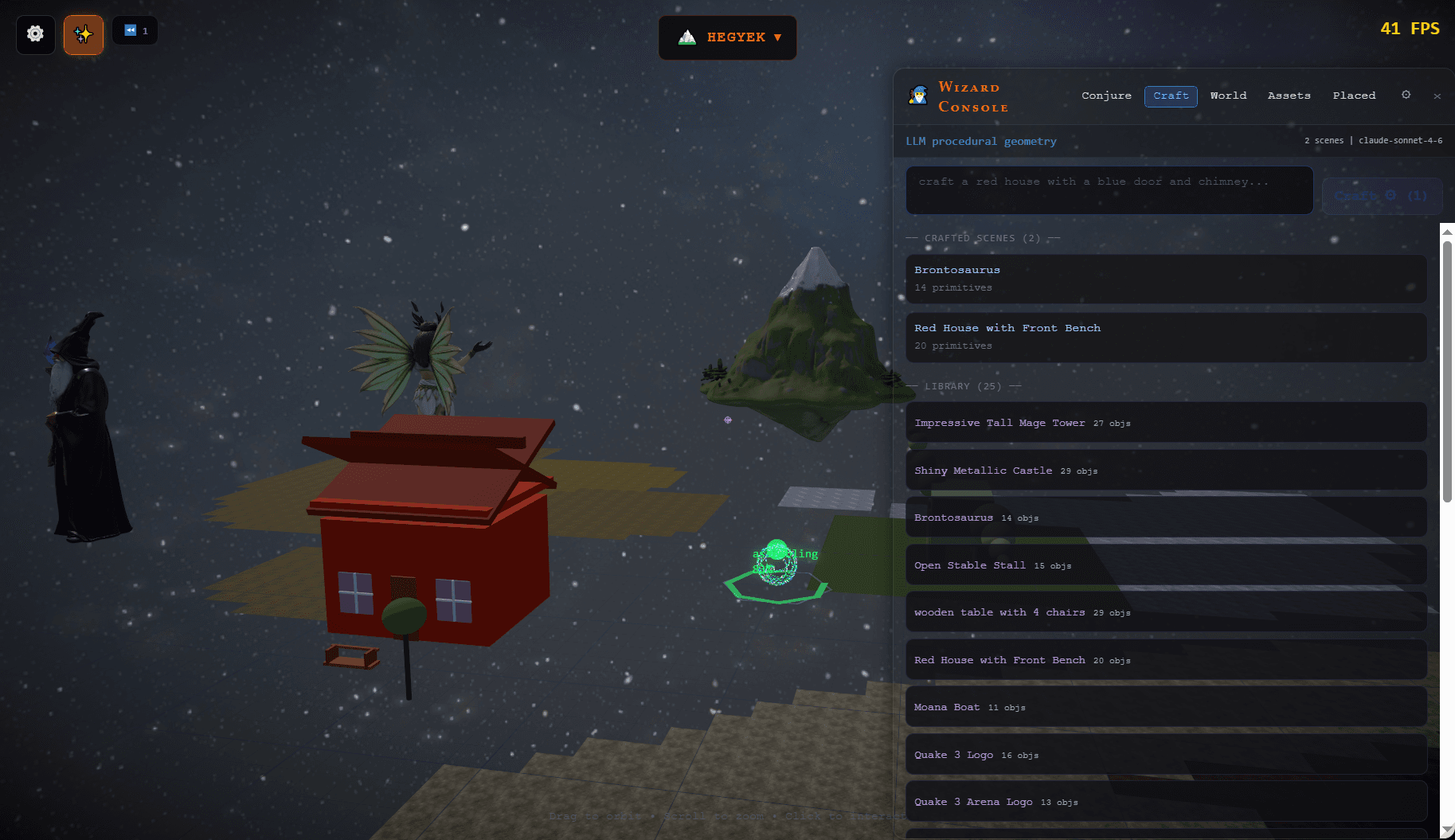Open the gear settings button
The height and width of the screenshot is (840, 1455).
pos(35,34)
